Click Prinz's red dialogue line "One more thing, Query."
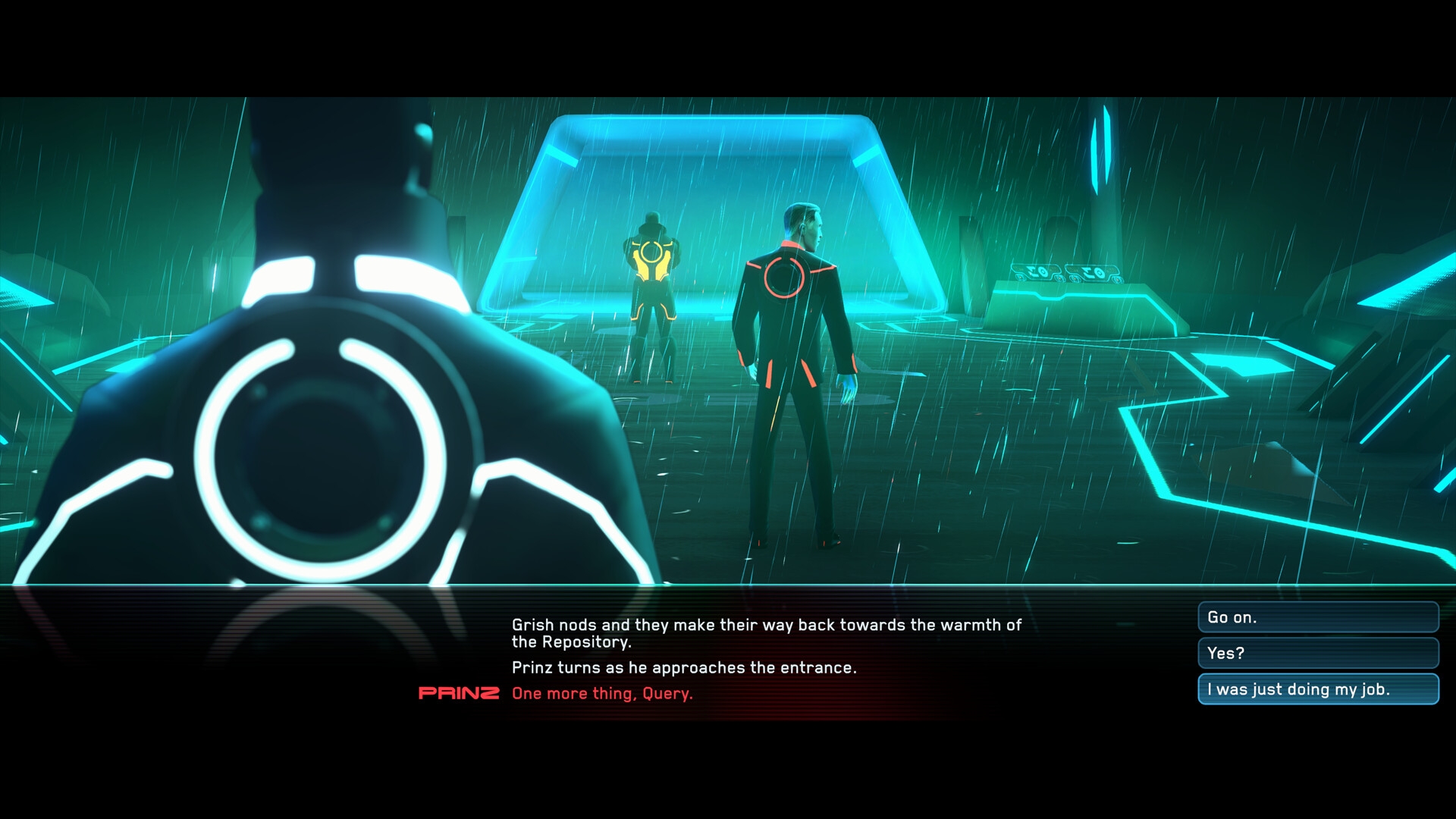 (603, 692)
